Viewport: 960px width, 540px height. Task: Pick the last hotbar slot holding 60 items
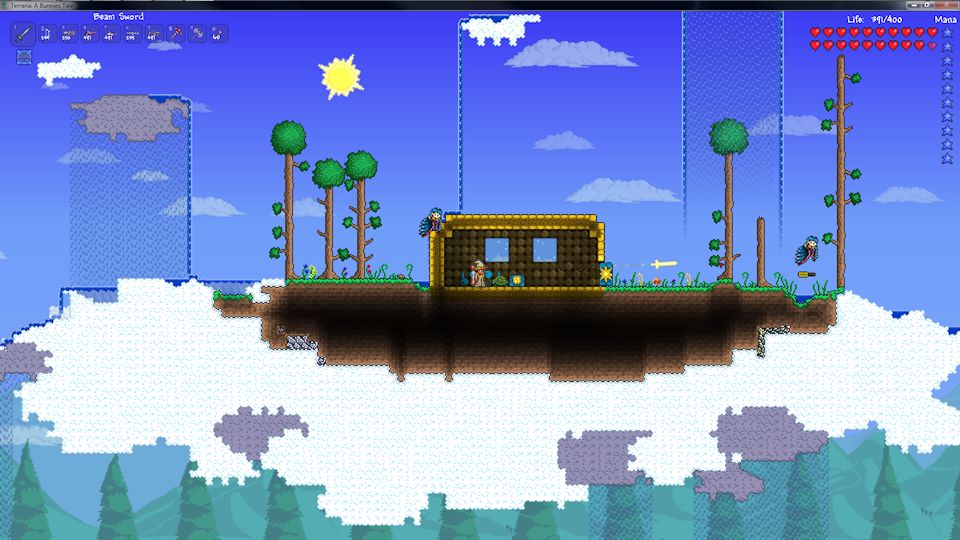click(x=217, y=35)
